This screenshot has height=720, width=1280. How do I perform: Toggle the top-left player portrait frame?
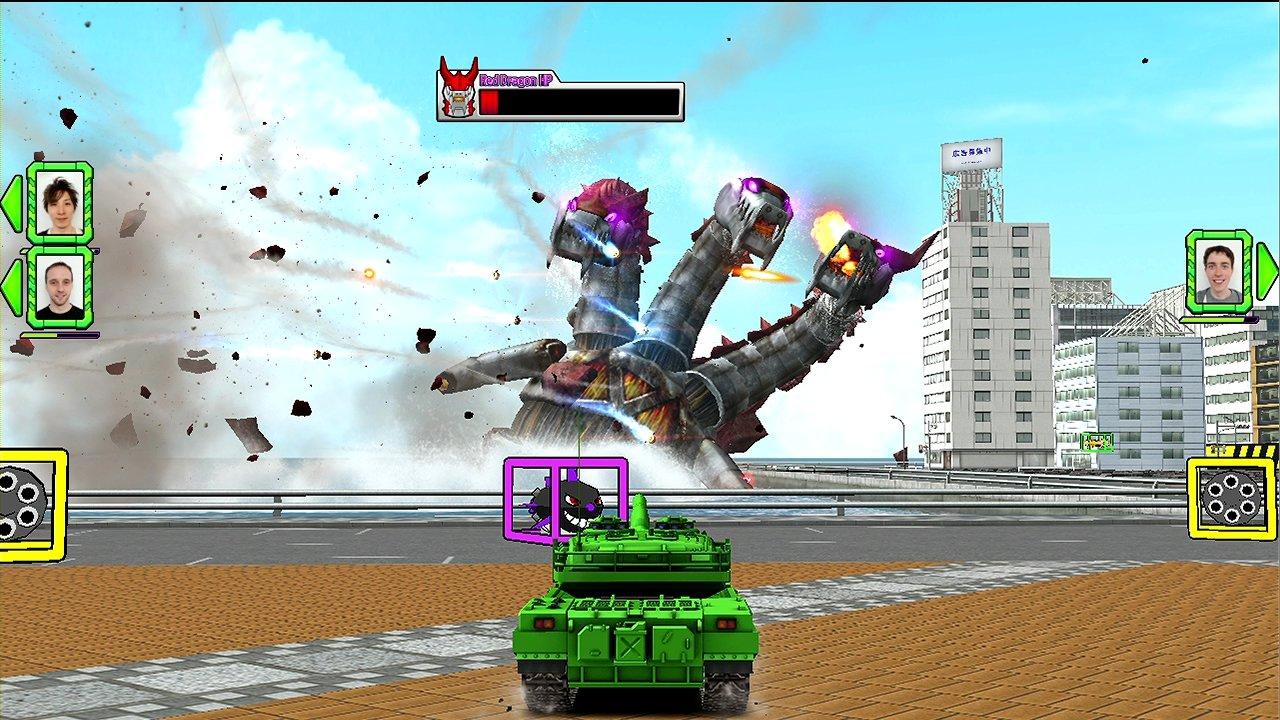pyautogui.click(x=61, y=205)
